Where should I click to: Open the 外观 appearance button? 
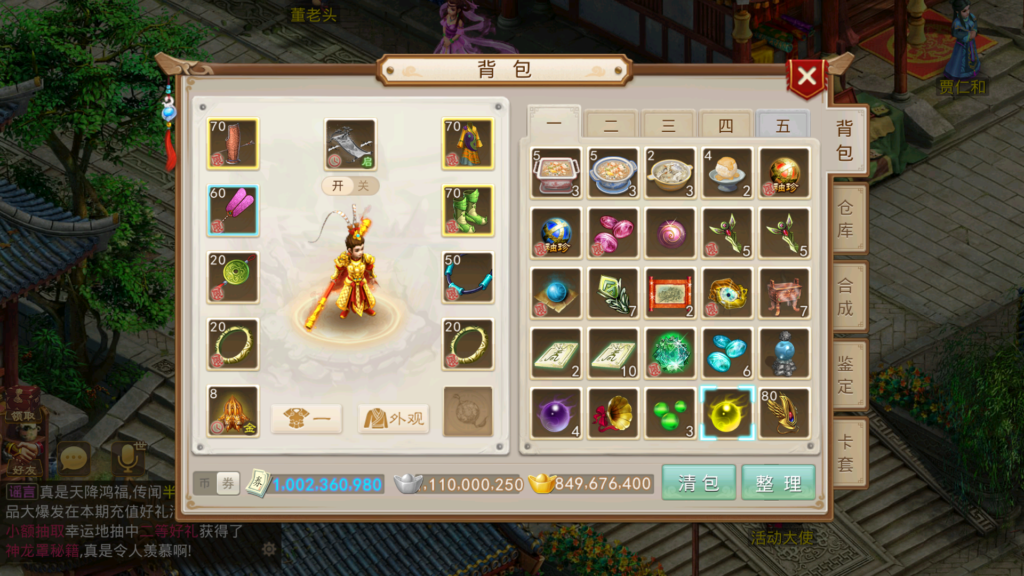click(394, 419)
